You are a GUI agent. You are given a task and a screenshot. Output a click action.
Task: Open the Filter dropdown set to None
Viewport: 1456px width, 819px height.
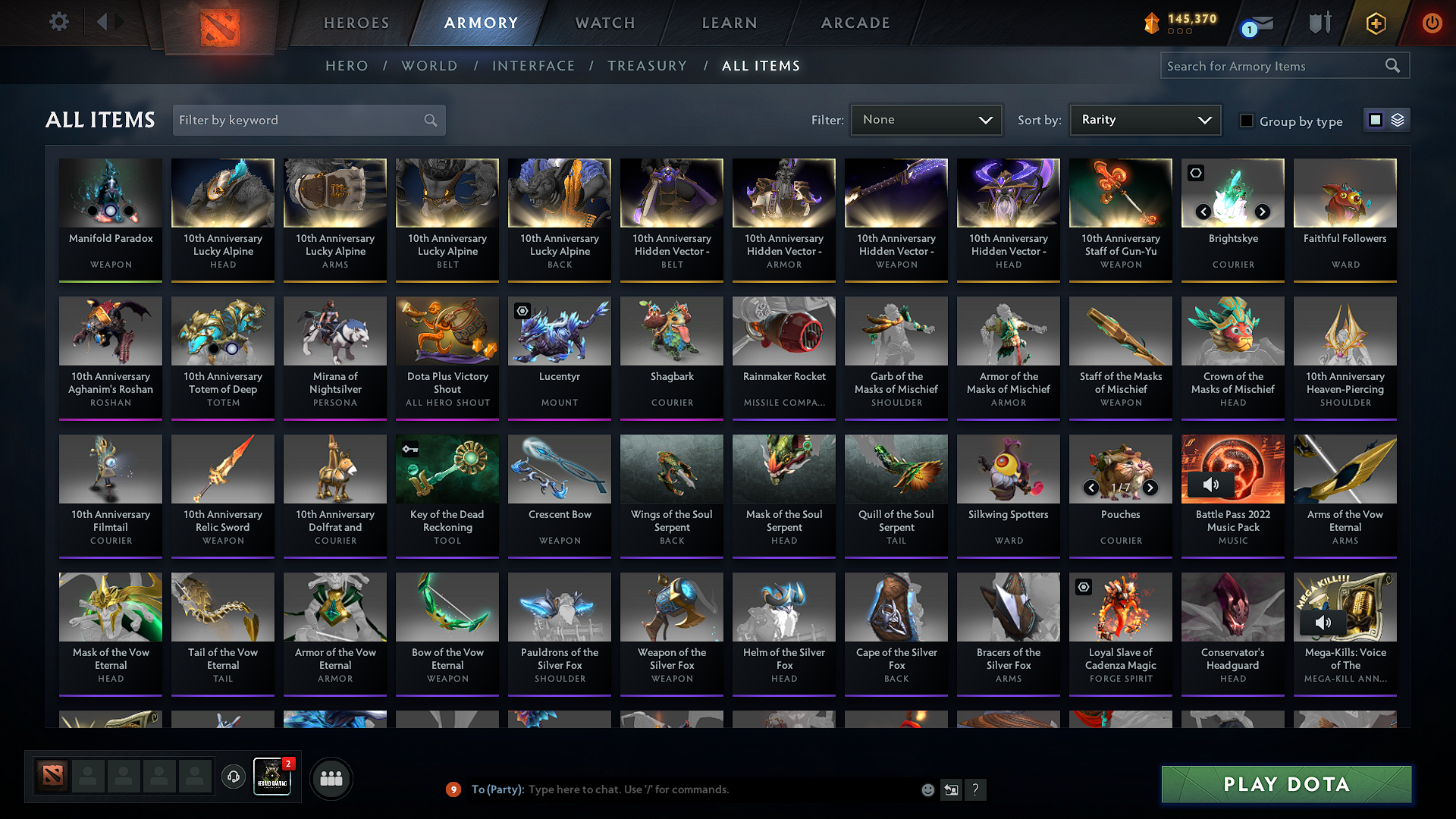[x=926, y=119]
